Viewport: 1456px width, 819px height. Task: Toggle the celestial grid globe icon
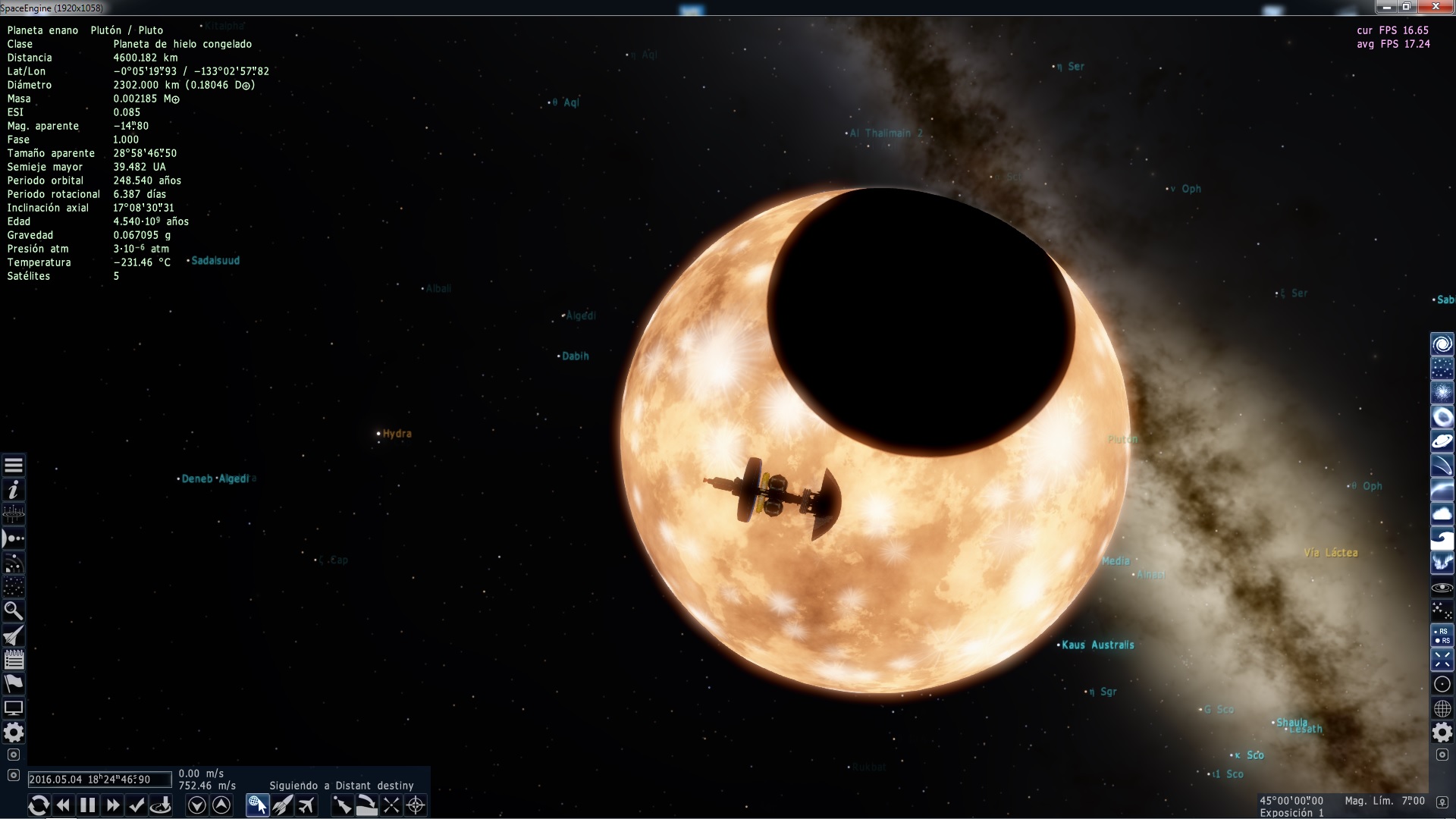(x=1442, y=708)
